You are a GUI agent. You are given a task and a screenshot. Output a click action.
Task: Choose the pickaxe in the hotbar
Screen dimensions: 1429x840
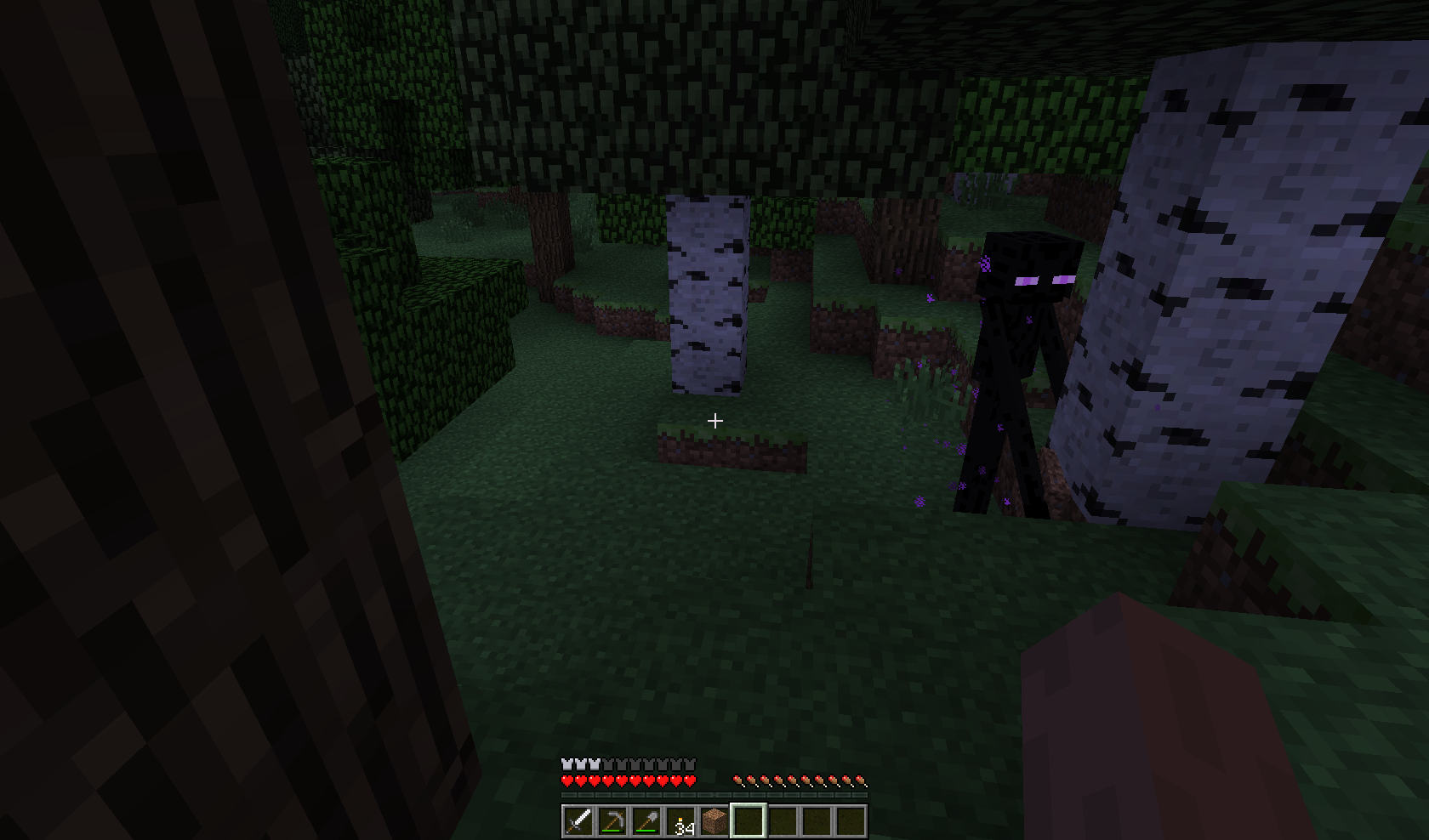click(612, 821)
